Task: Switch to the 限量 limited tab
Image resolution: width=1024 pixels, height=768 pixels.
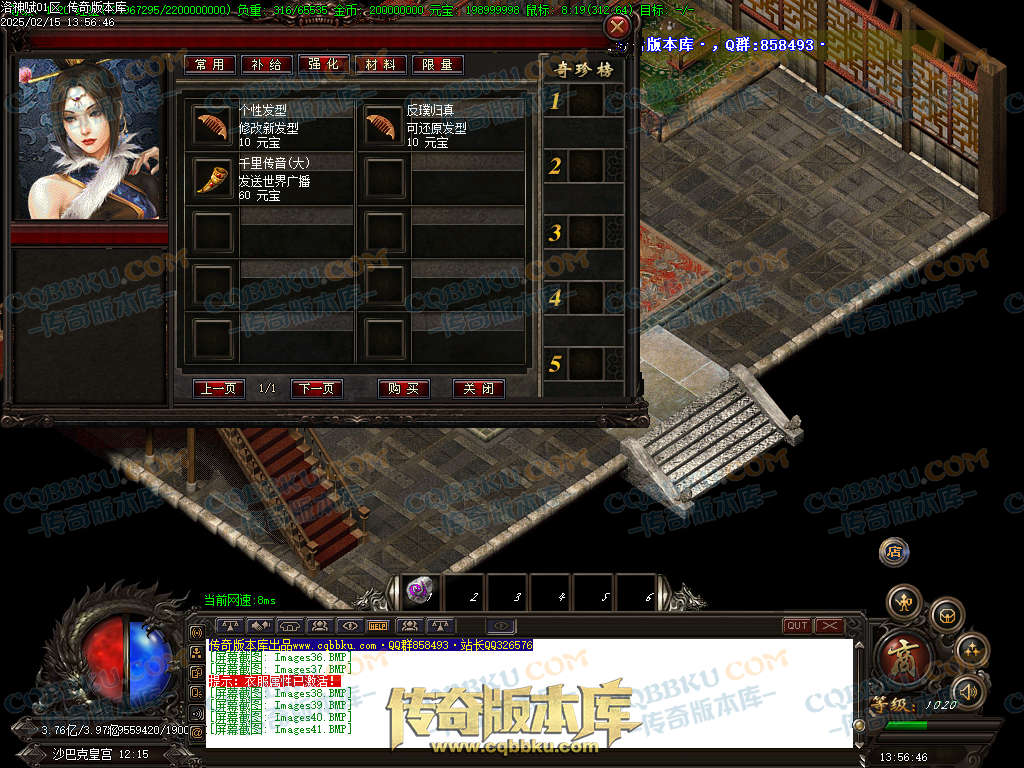Action: click(x=438, y=64)
